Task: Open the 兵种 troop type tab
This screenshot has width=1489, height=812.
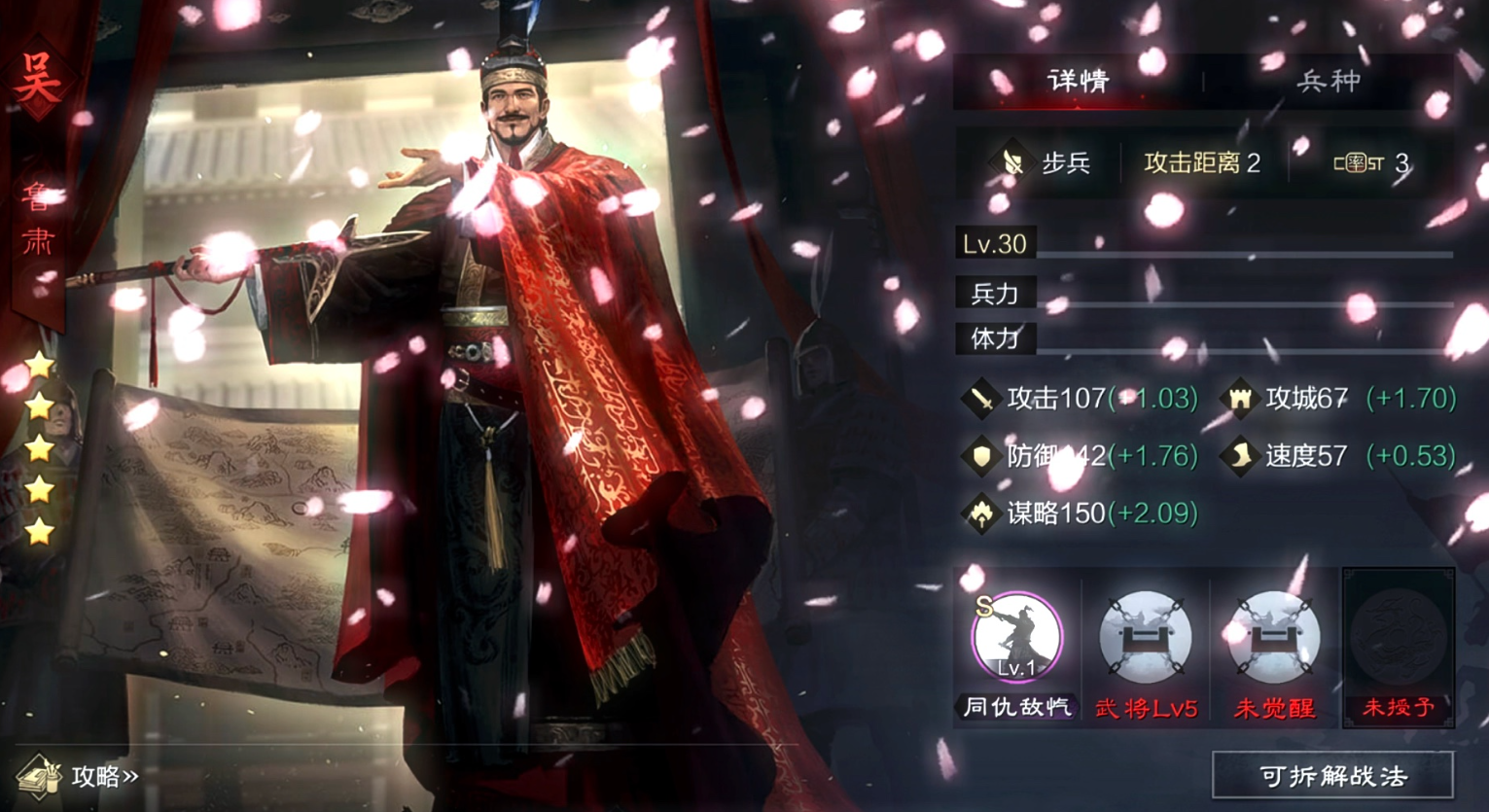Action: pyautogui.click(x=1329, y=81)
